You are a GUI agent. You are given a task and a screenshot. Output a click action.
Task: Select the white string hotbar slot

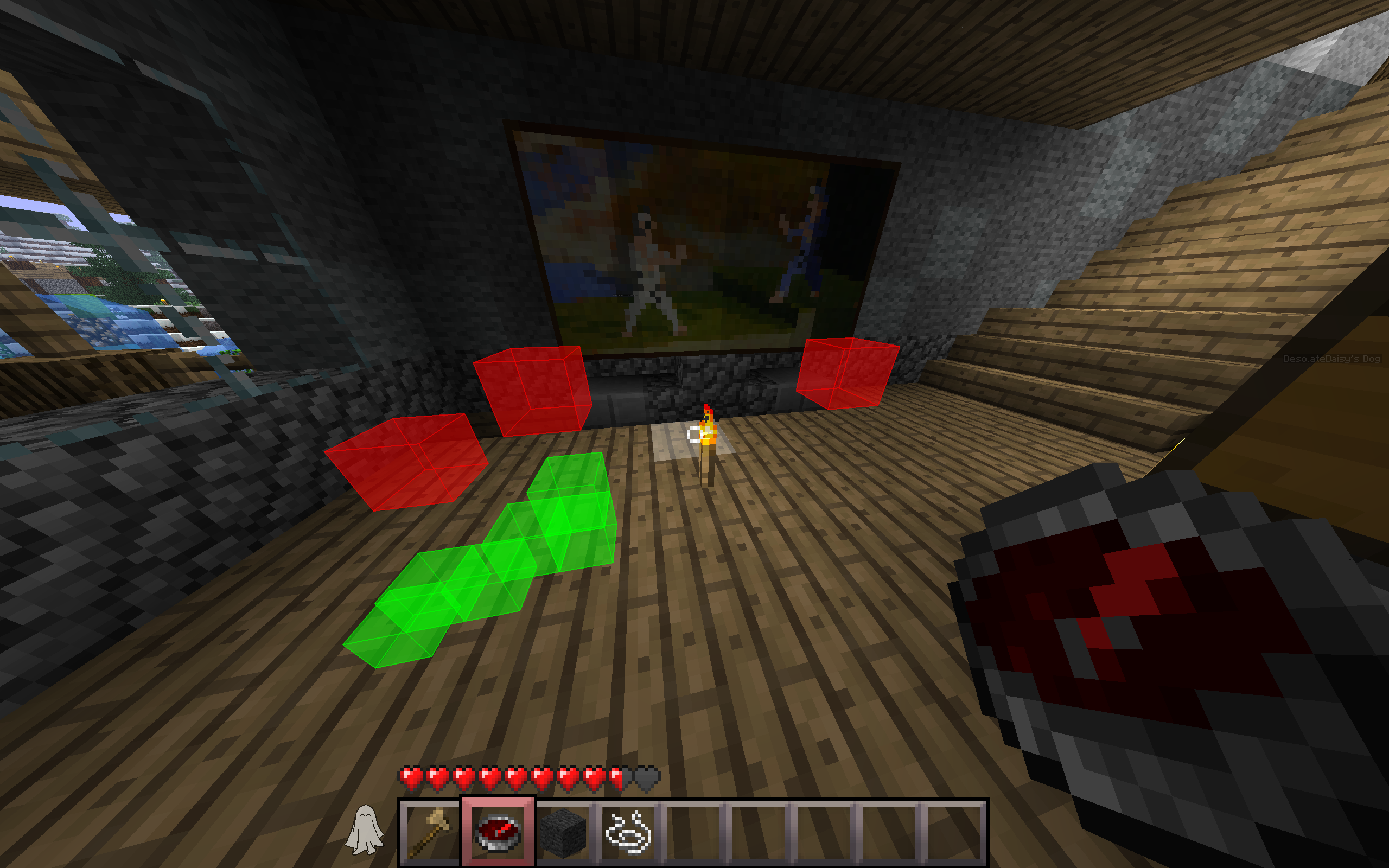pos(628,832)
